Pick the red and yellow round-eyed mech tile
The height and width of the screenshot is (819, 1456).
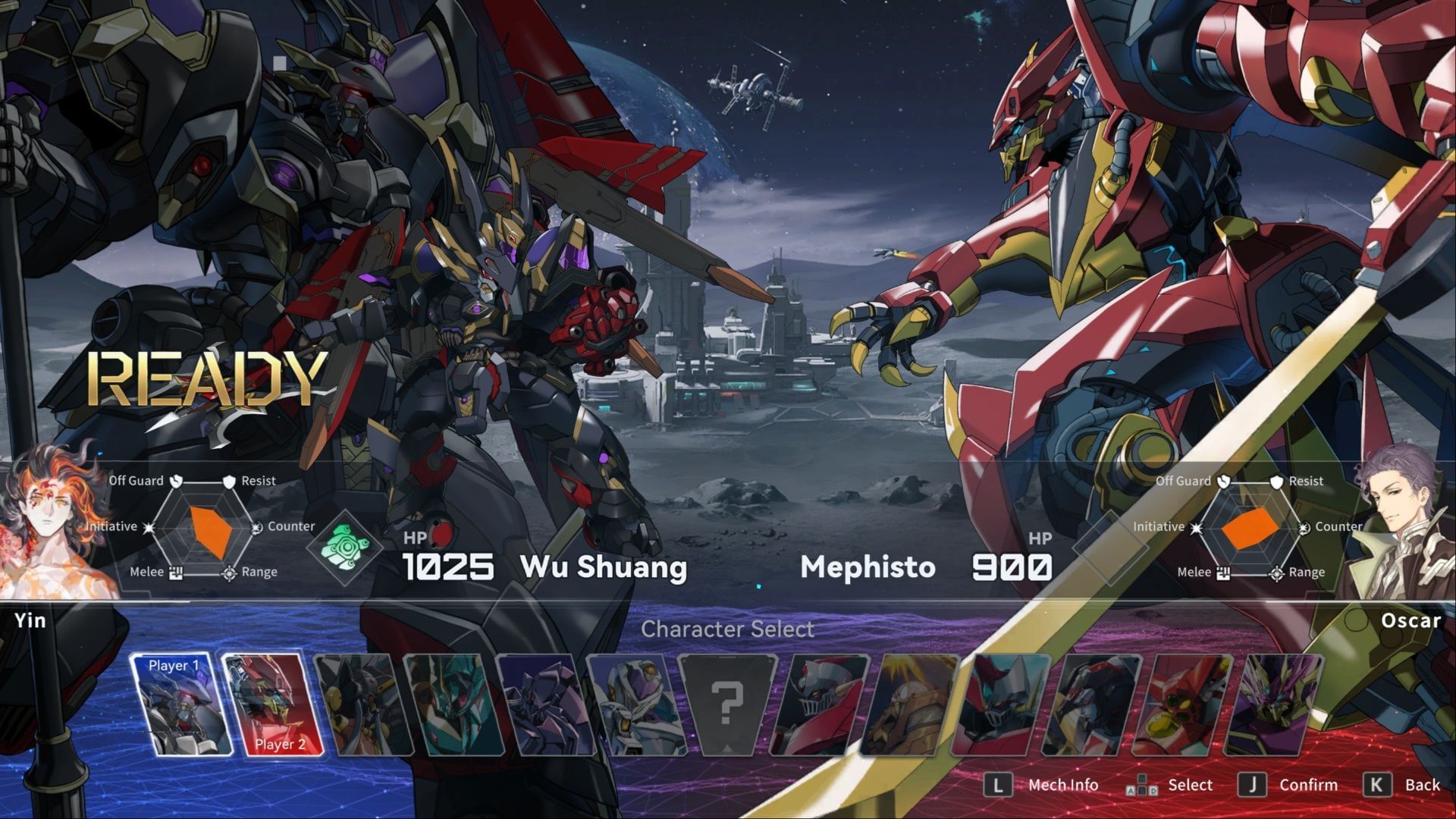pyautogui.click(x=1181, y=705)
